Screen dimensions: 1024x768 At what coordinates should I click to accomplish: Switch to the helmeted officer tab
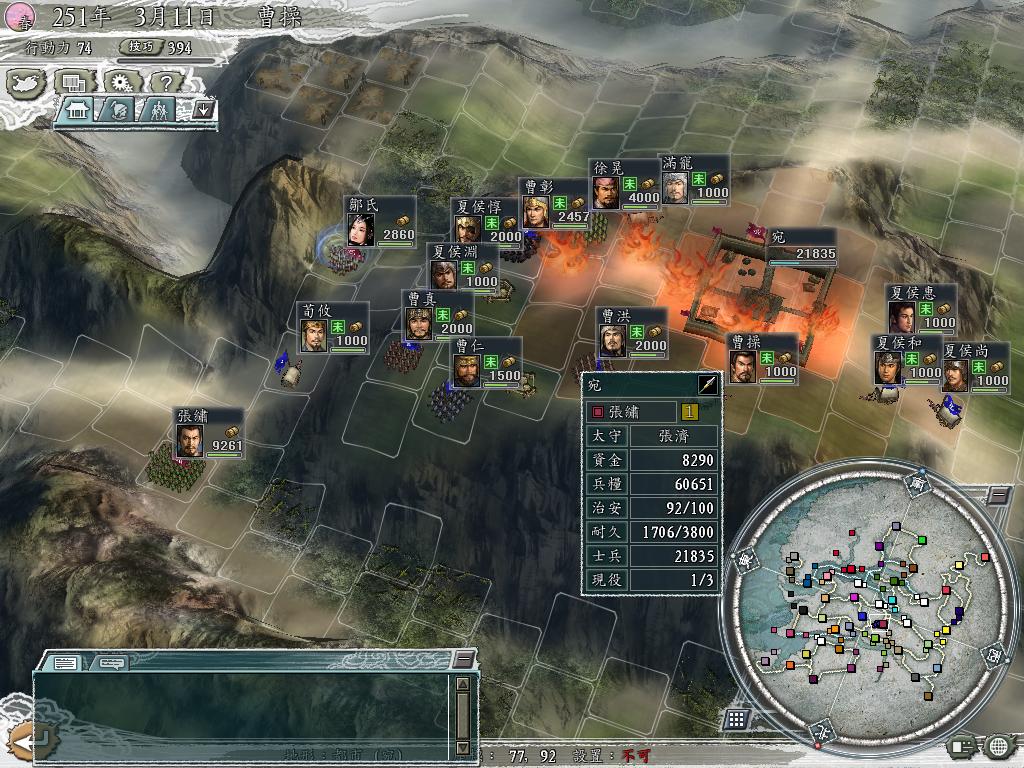pyautogui.click(x=117, y=109)
